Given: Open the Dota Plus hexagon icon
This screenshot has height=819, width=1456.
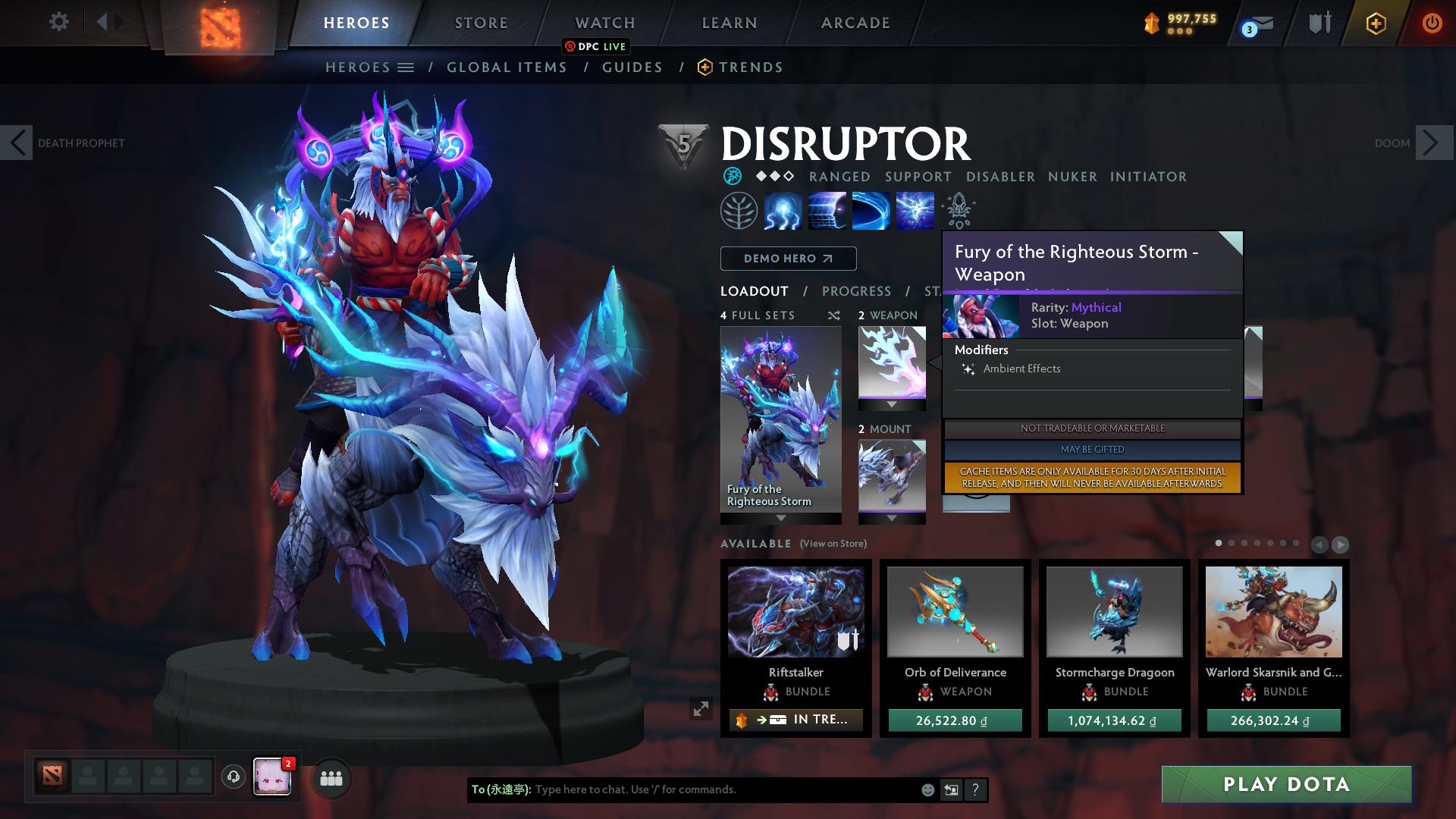Looking at the screenshot, I should [1375, 24].
